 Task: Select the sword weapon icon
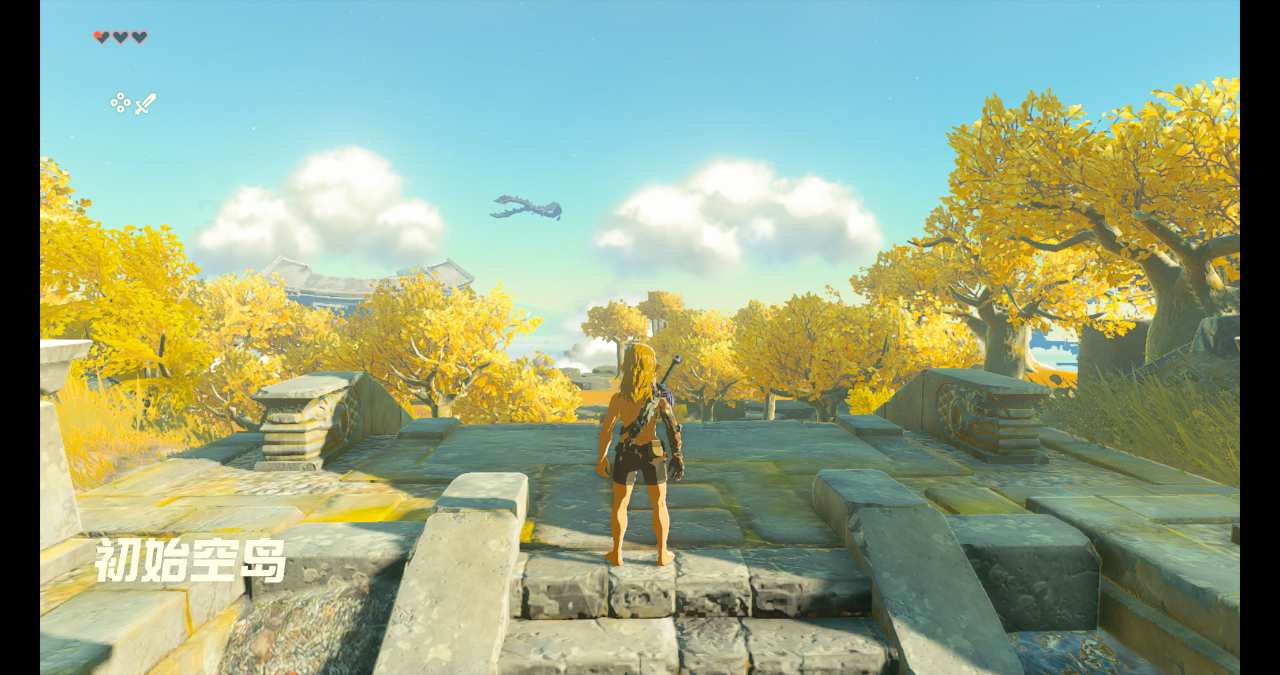pyautogui.click(x=146, y=103)
